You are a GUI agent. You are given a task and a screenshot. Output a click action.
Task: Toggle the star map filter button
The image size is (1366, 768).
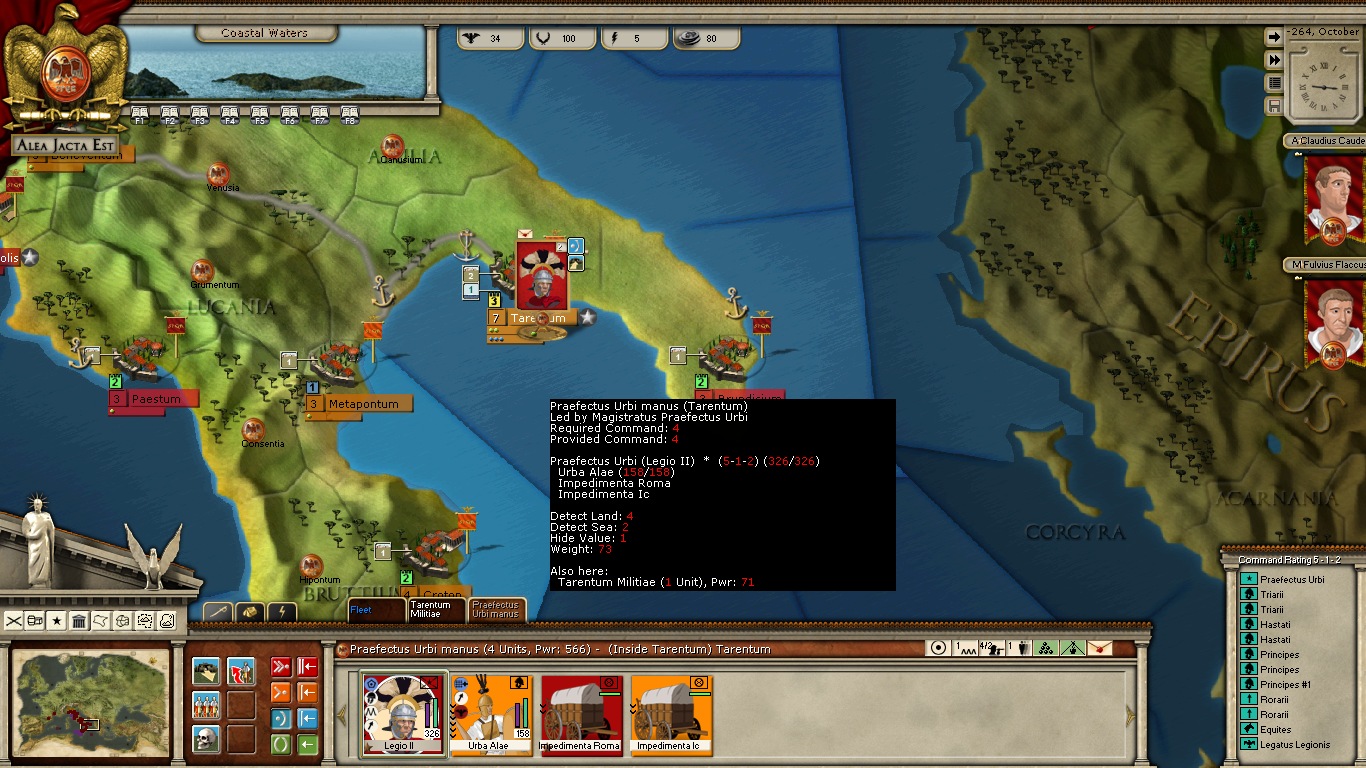coord(57,621)
